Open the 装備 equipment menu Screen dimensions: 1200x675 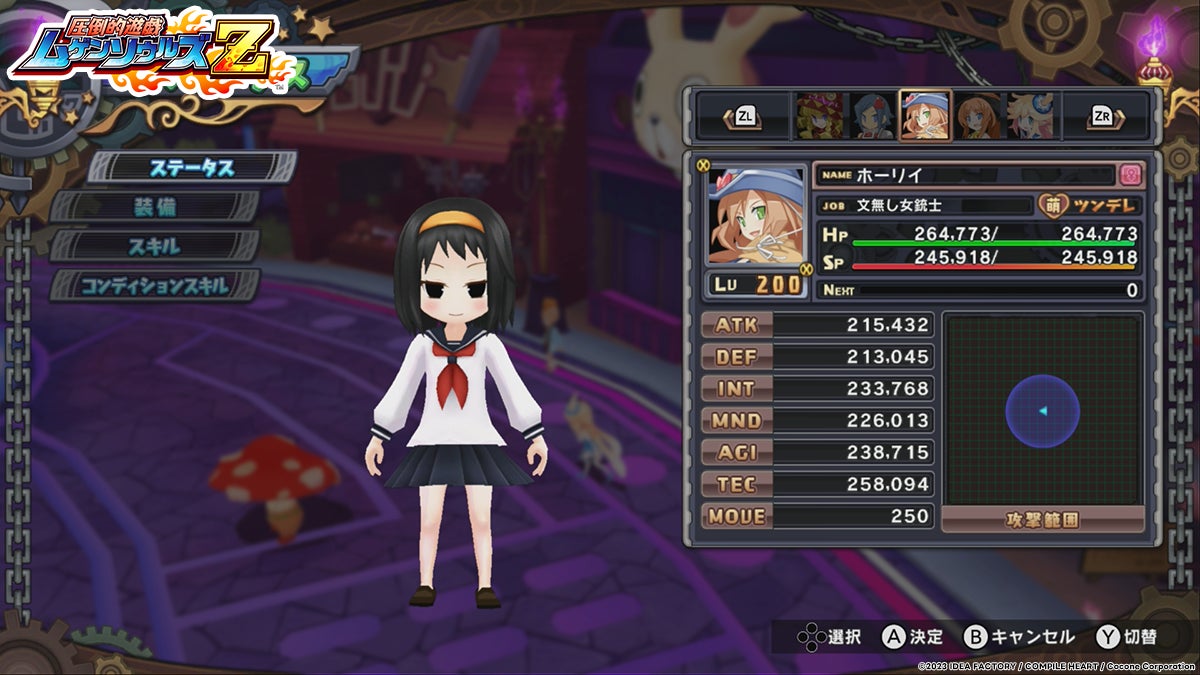[x=158, y=207]
